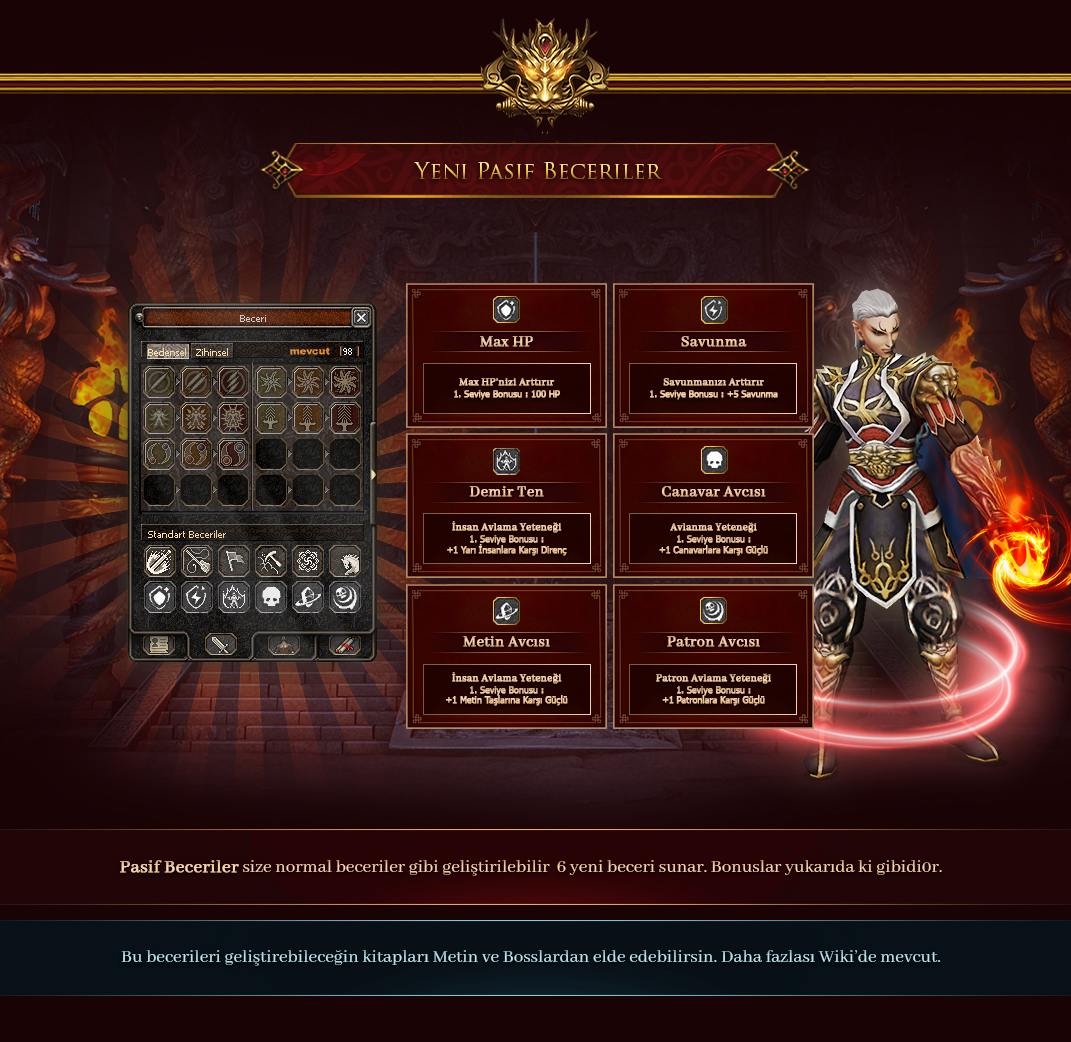Choose the flaming figure Demir Ten icon in skill window
Viewport: 1071px width, 1042px height.
[x=233, y=597]
